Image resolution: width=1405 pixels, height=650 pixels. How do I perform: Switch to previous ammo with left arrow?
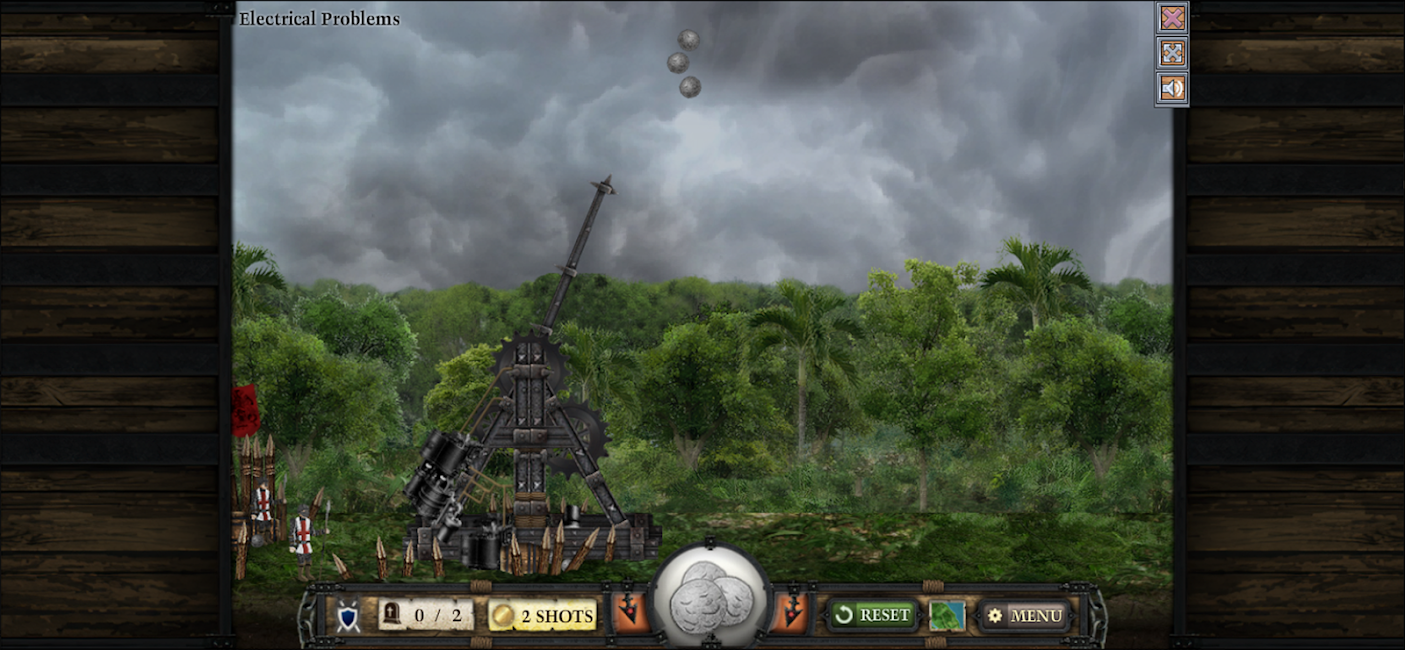tap(630, 613)
